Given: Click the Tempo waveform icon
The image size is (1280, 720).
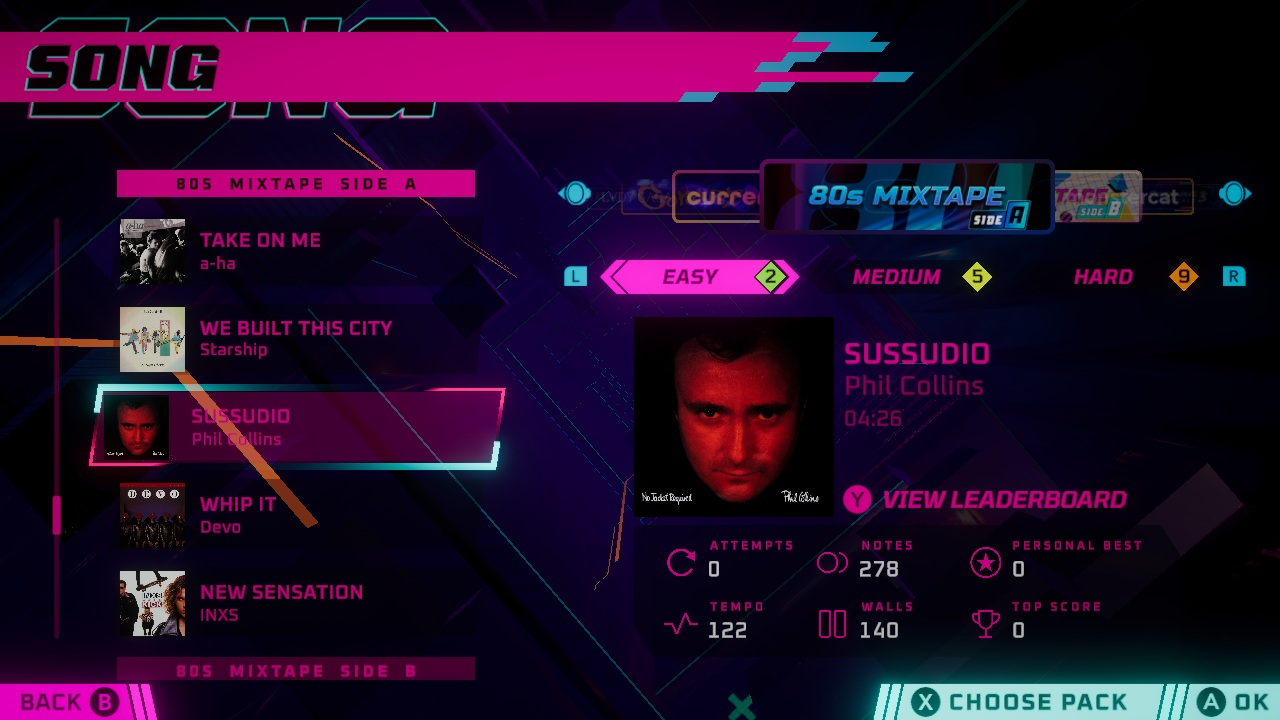Looking at the screenshot, I should click(x=679, y=624).
